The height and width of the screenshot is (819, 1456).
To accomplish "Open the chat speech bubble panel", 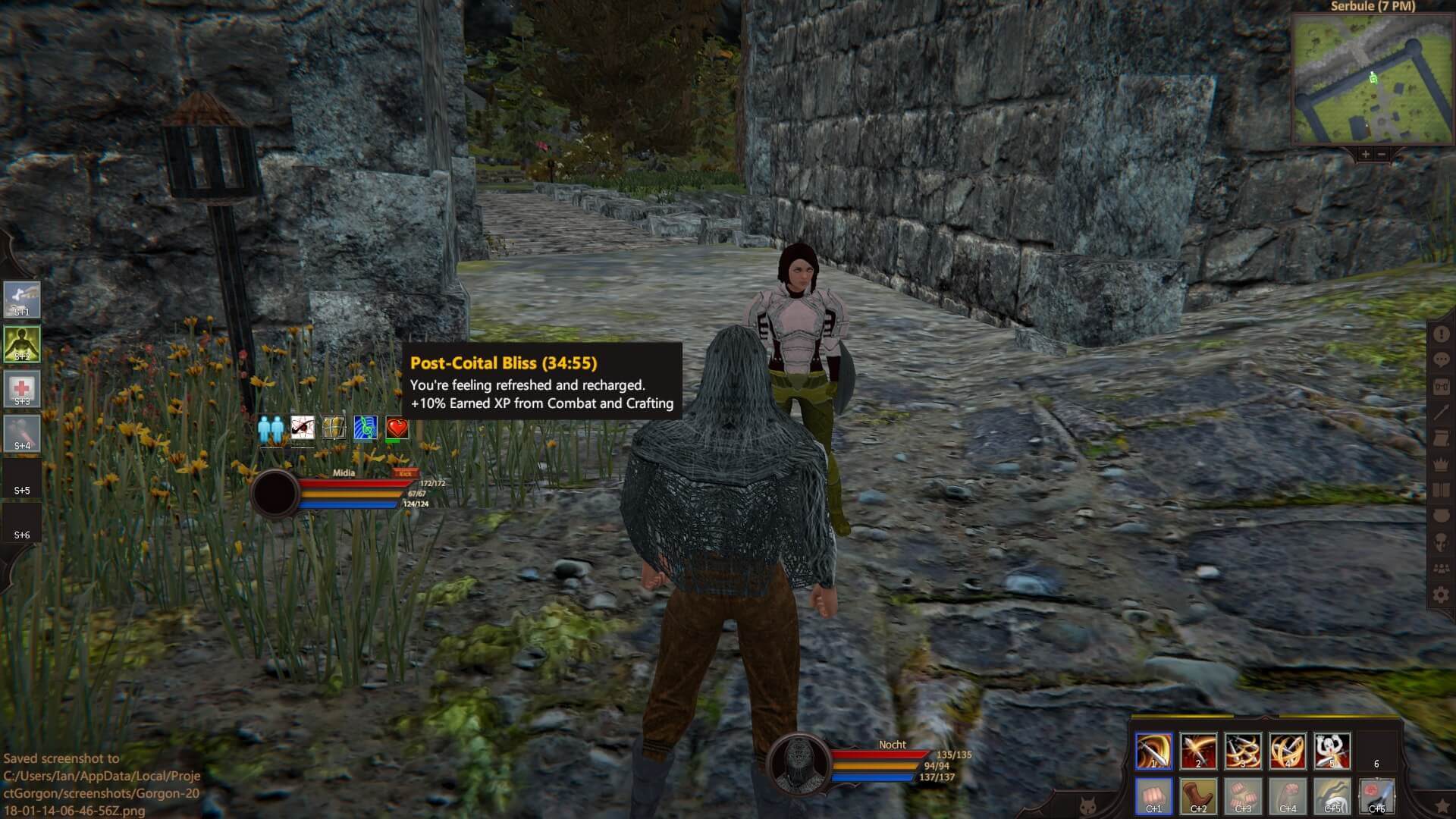I will point(1441,361).
